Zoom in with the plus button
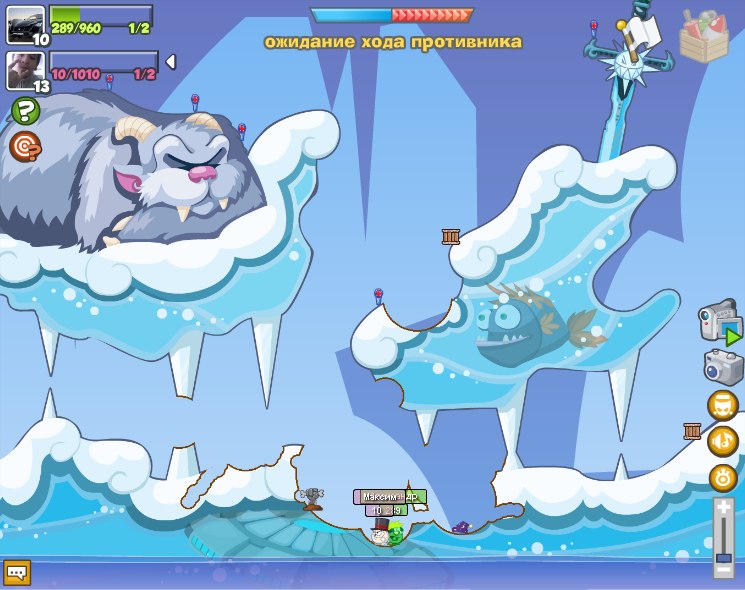This screenshot has height=590, width=745. pos(724,508)
